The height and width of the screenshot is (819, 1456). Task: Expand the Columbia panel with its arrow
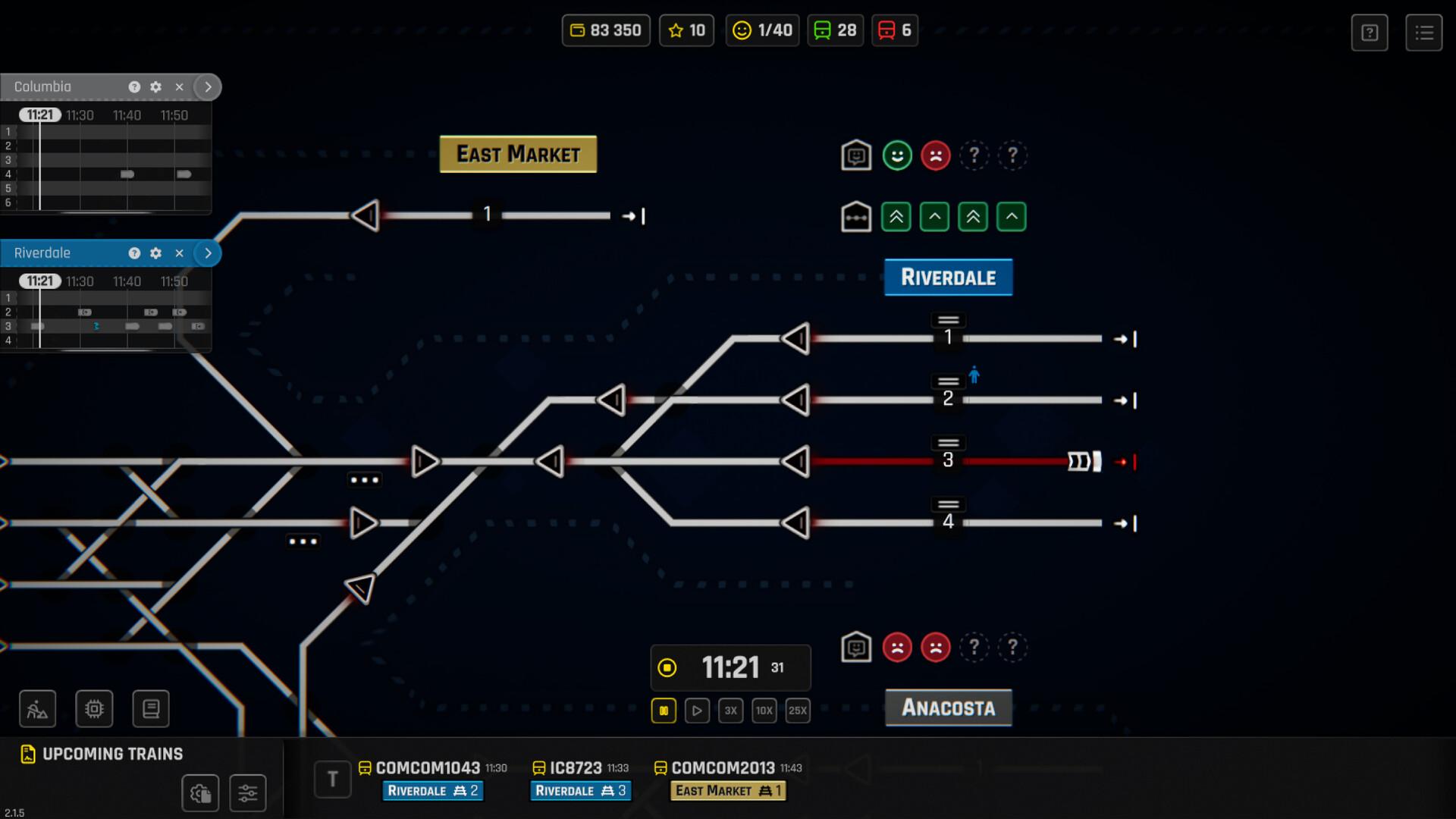click(208, 86)
